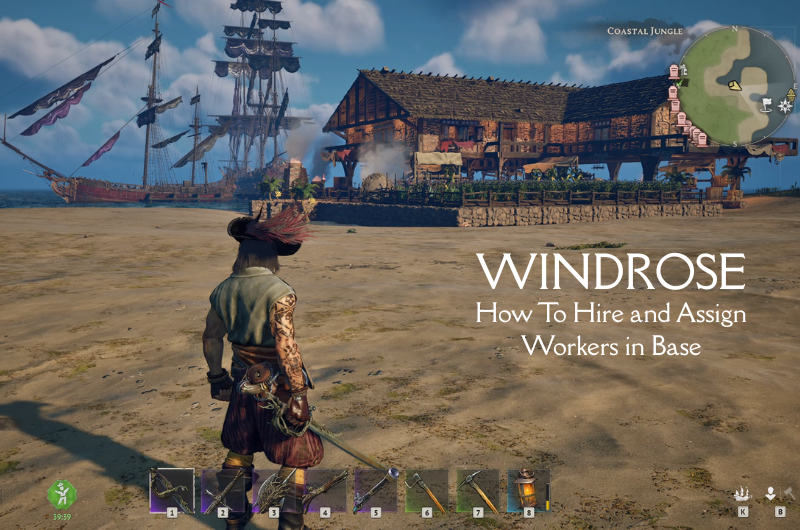Screen dimensions: 800x530
Task: Equip the lantern in slot 8
Action: [528, 491]
